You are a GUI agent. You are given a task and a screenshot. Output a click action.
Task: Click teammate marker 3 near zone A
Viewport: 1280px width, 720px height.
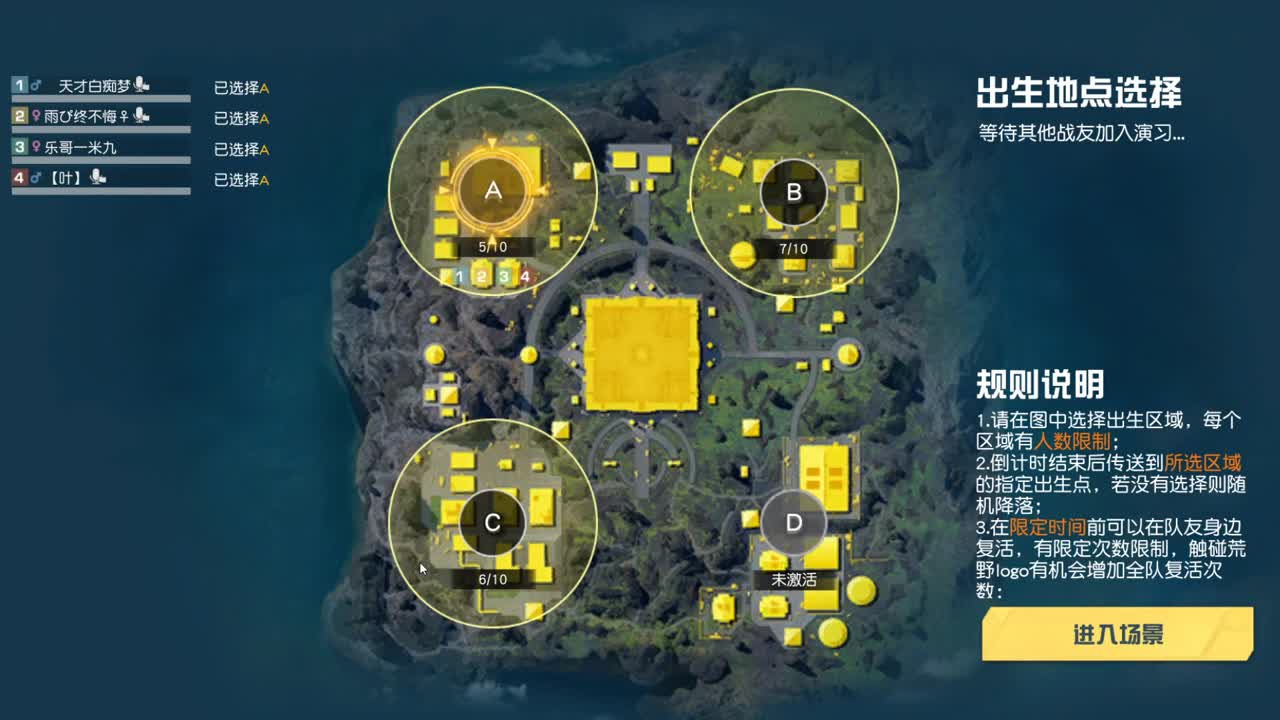[x=503, y=276]
